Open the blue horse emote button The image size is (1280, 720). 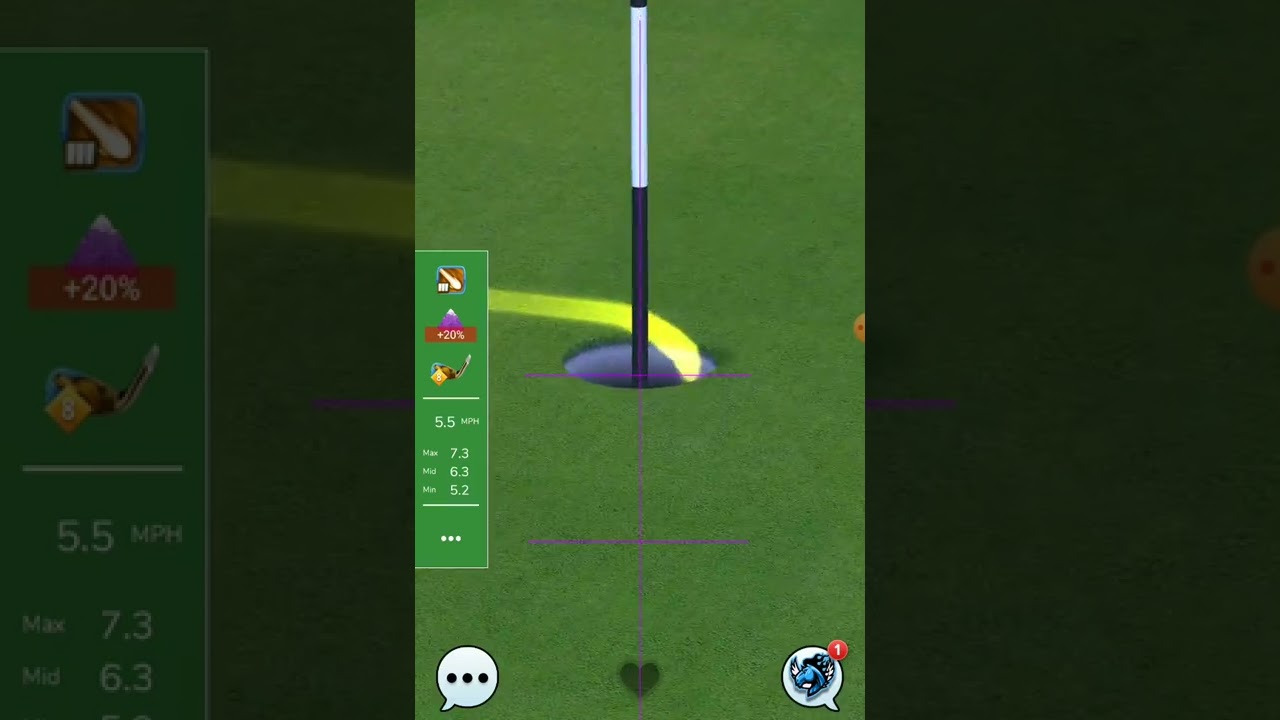point(812,676)
